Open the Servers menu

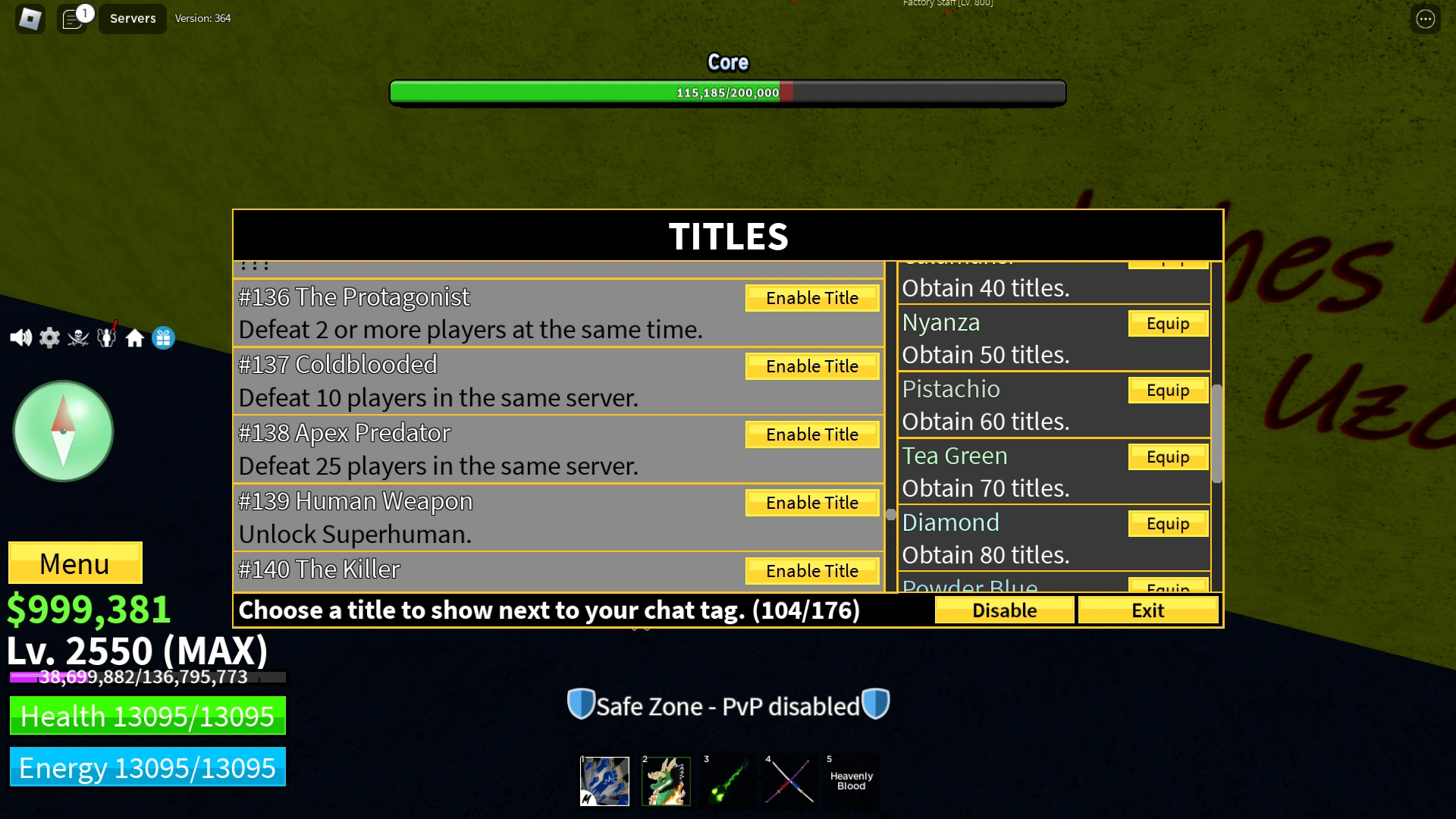tap(132, 18)
